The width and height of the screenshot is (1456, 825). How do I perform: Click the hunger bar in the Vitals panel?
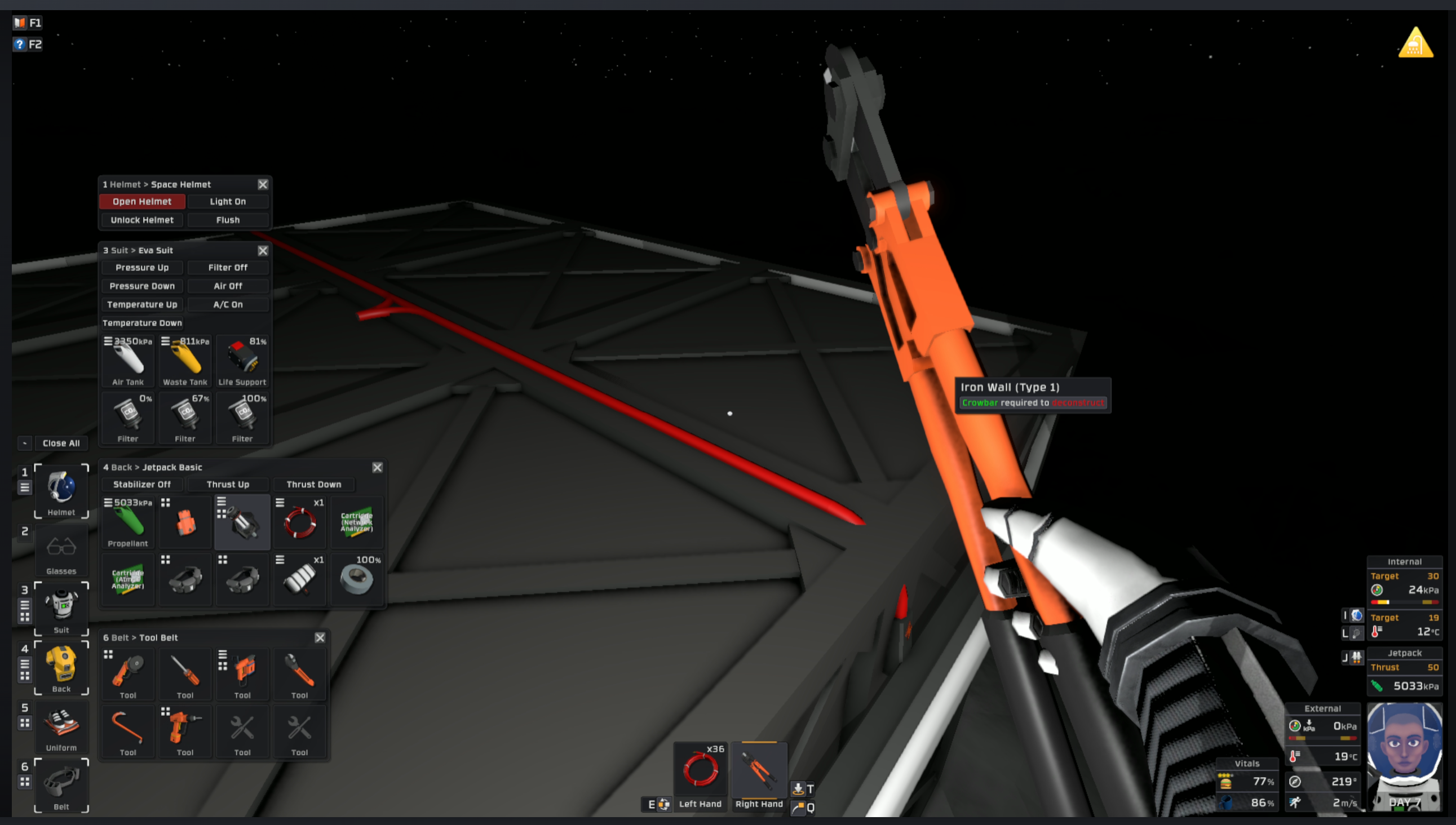tap(1247, 782)
